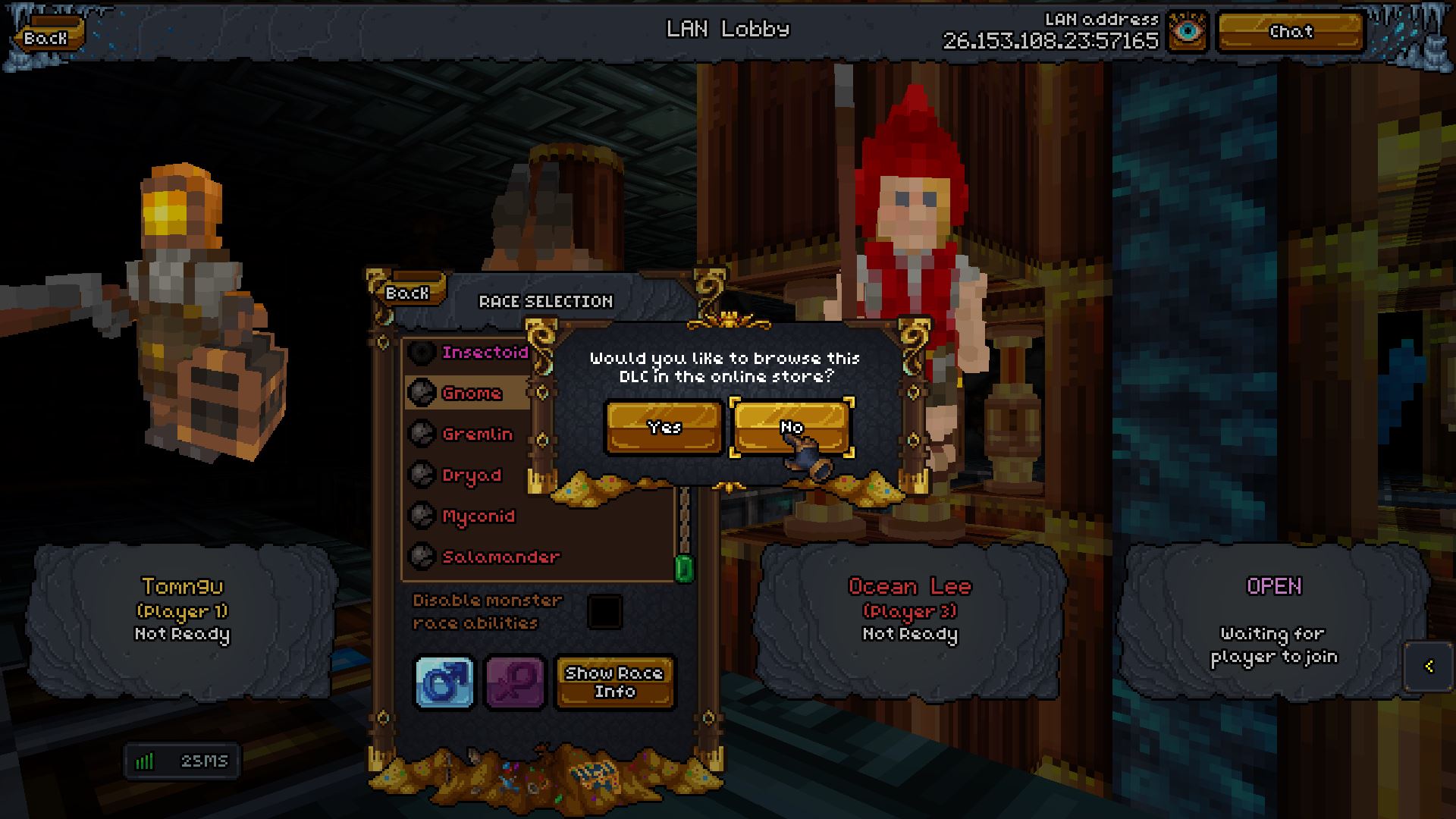
Task: Click the signal strength ping indicator
Action: [182, 761]
